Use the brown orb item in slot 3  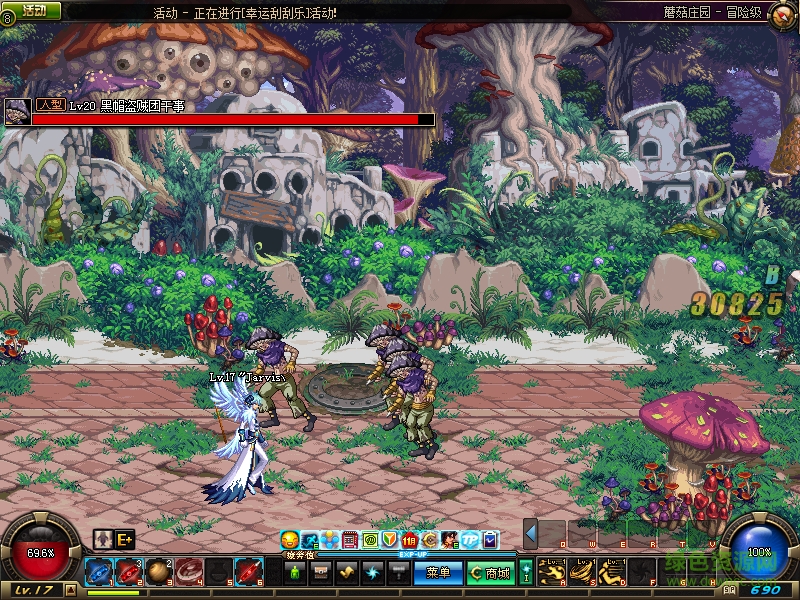pos(159,573)
